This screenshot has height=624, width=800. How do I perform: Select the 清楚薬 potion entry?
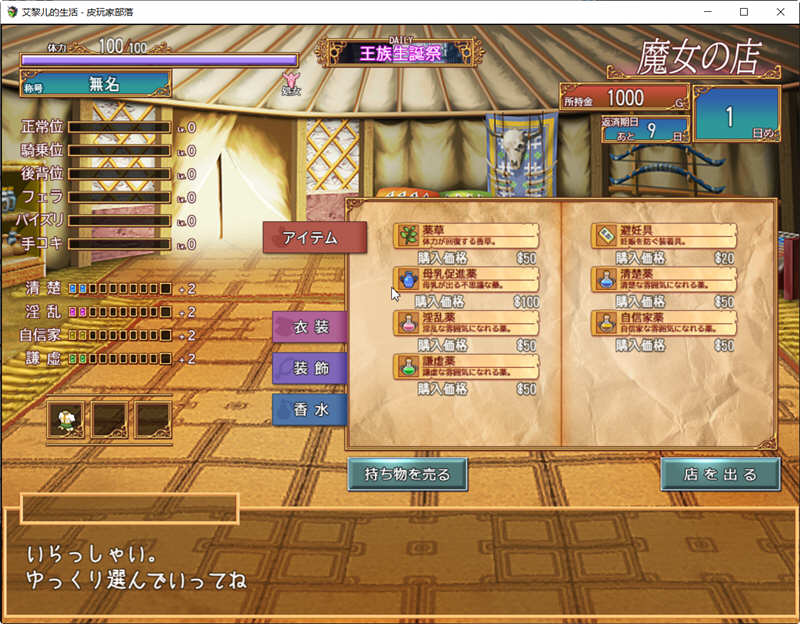(664, 279)
